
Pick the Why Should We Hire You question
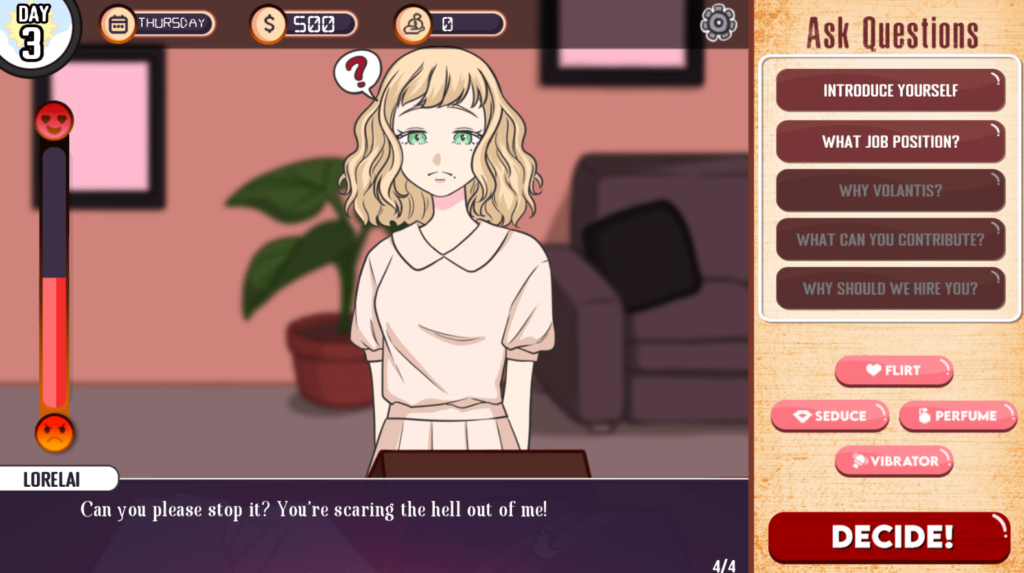[890, 289]
